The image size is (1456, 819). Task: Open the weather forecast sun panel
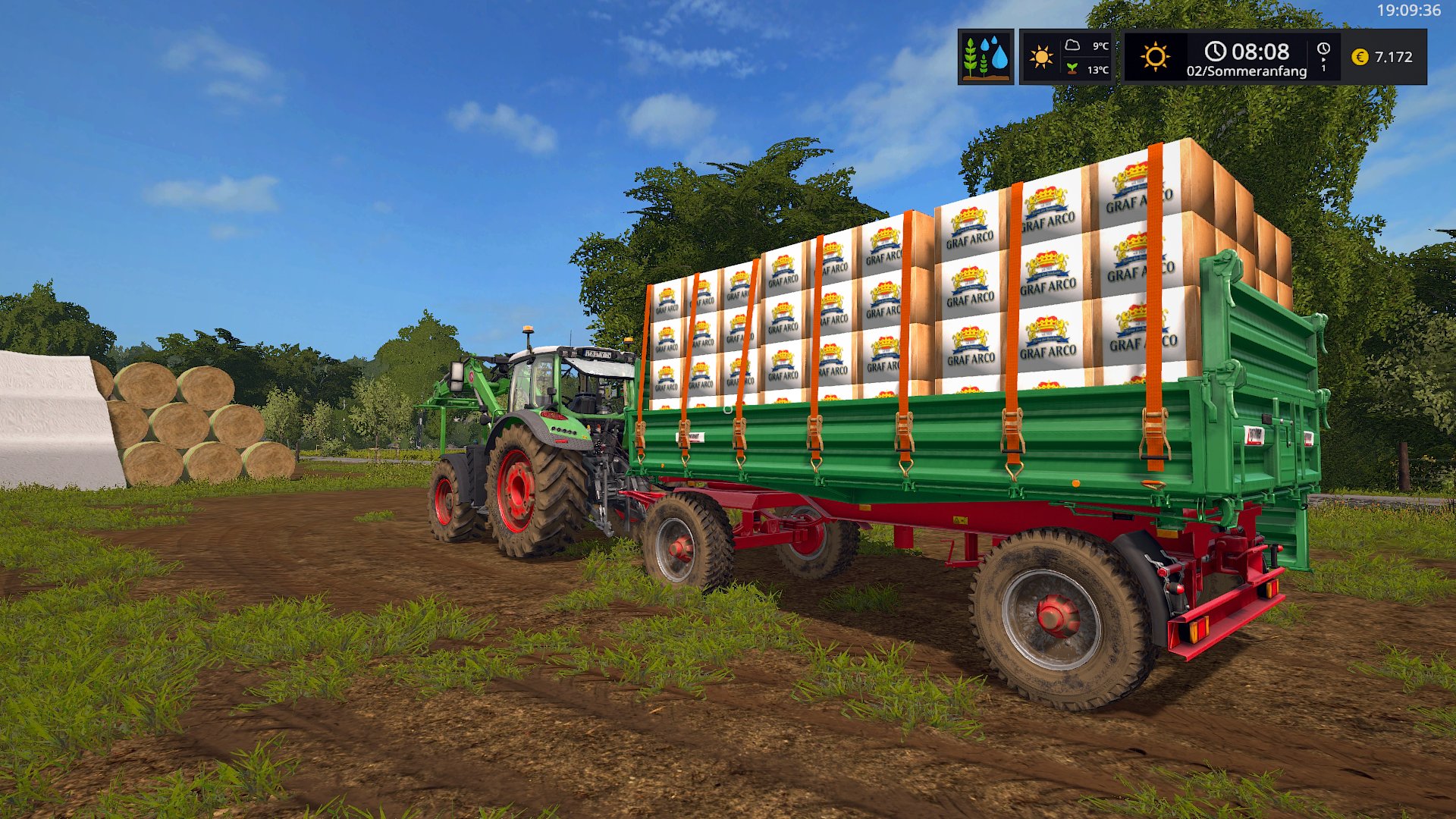click(1041, 57)
